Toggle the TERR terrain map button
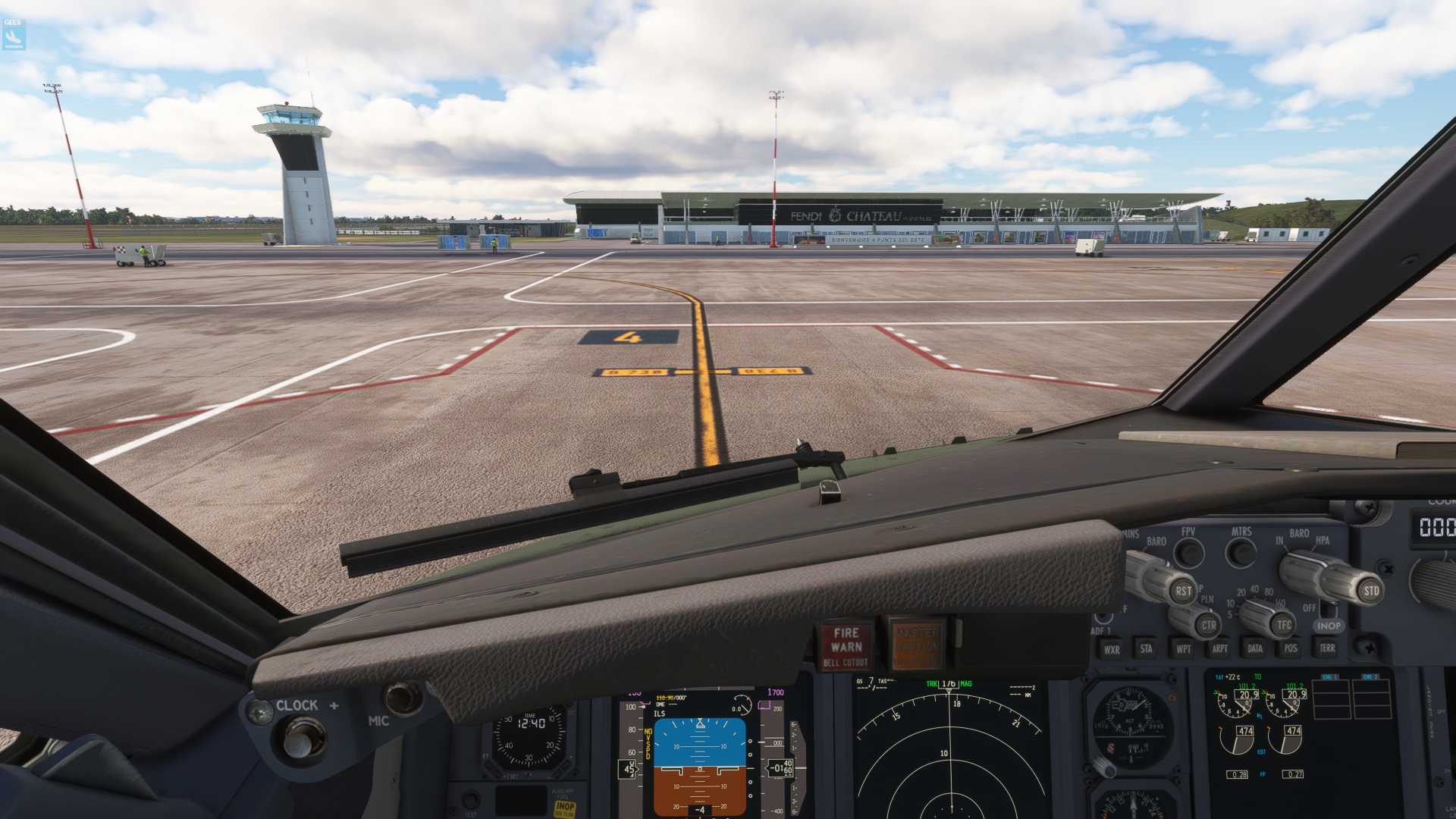This screenshot has width=1456, height=819. pos(1327,648)
